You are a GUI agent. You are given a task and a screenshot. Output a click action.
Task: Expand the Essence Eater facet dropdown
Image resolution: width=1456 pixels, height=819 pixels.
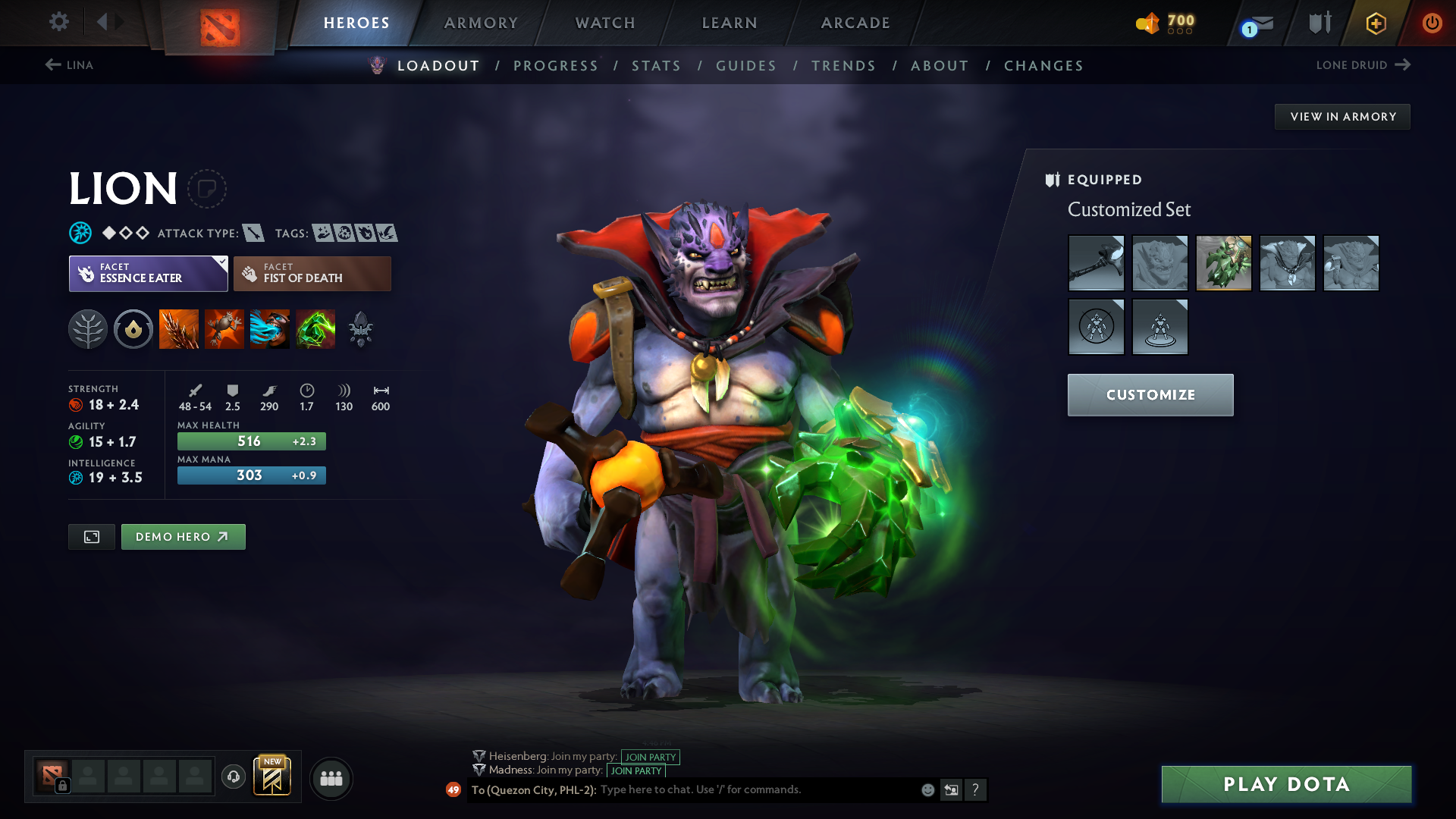[x=221, y=263]
